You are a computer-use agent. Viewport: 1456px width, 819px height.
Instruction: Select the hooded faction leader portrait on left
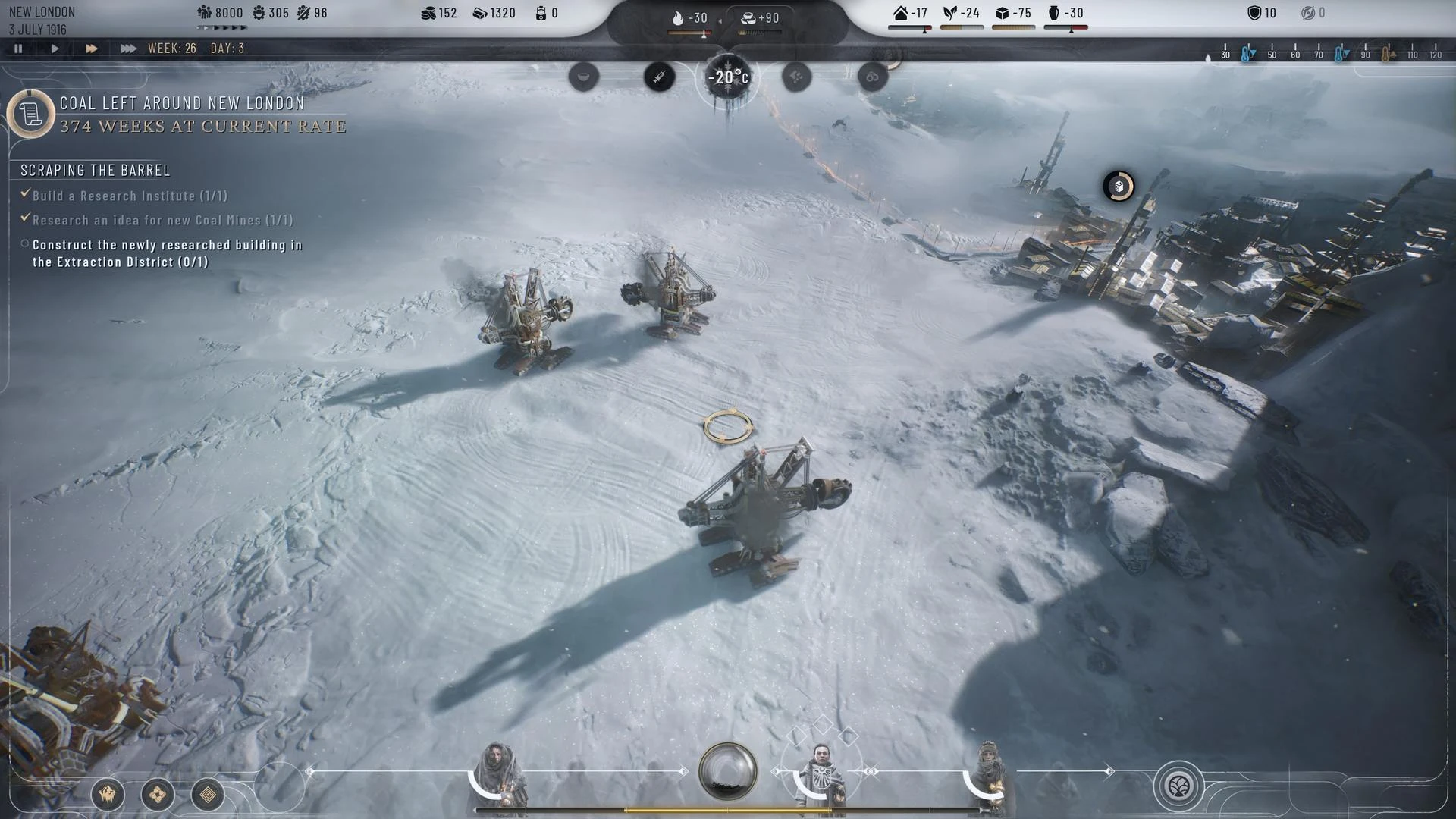click(x=497, y=776)
